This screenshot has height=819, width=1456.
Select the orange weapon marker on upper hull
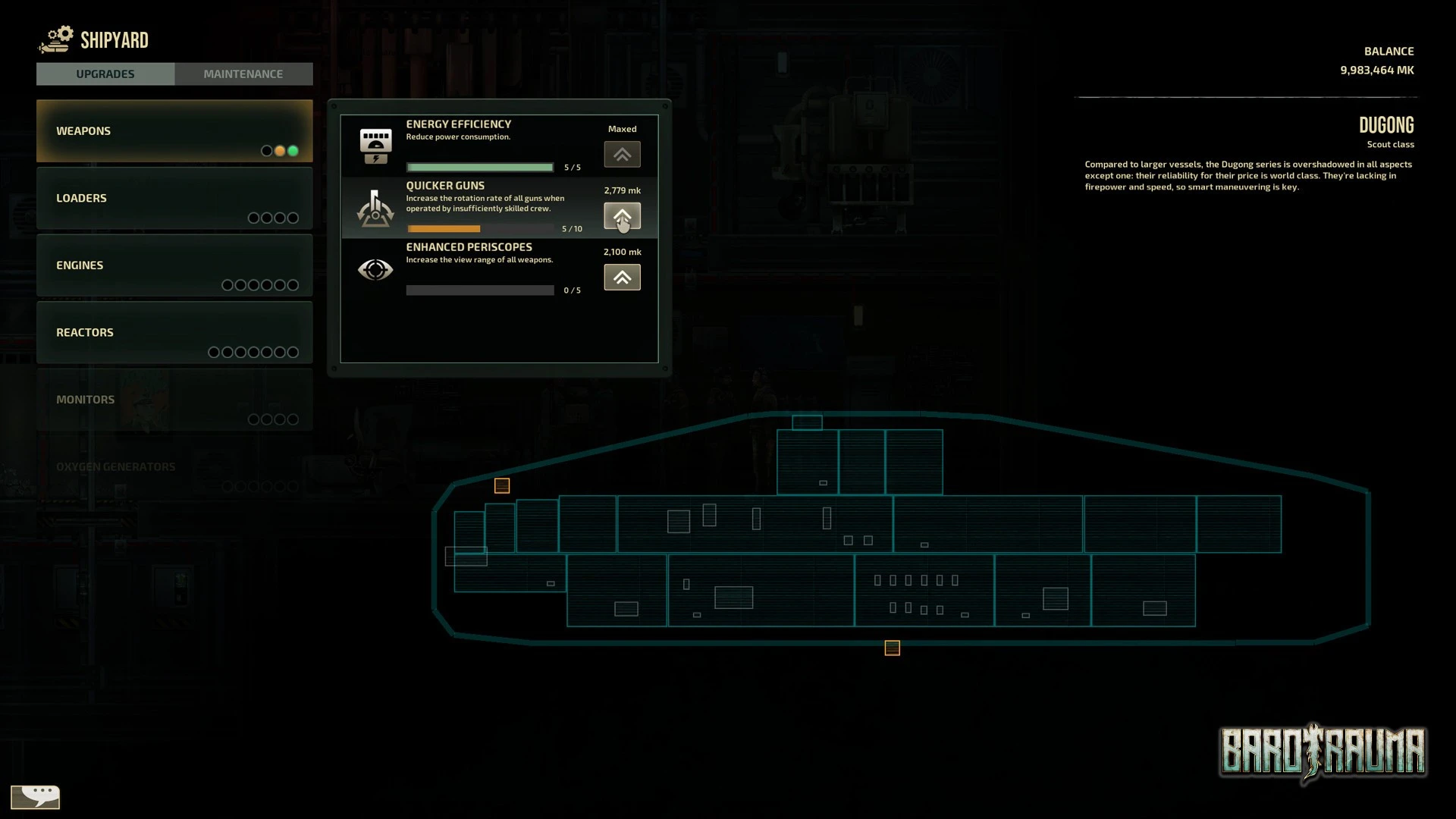[502, 486]
